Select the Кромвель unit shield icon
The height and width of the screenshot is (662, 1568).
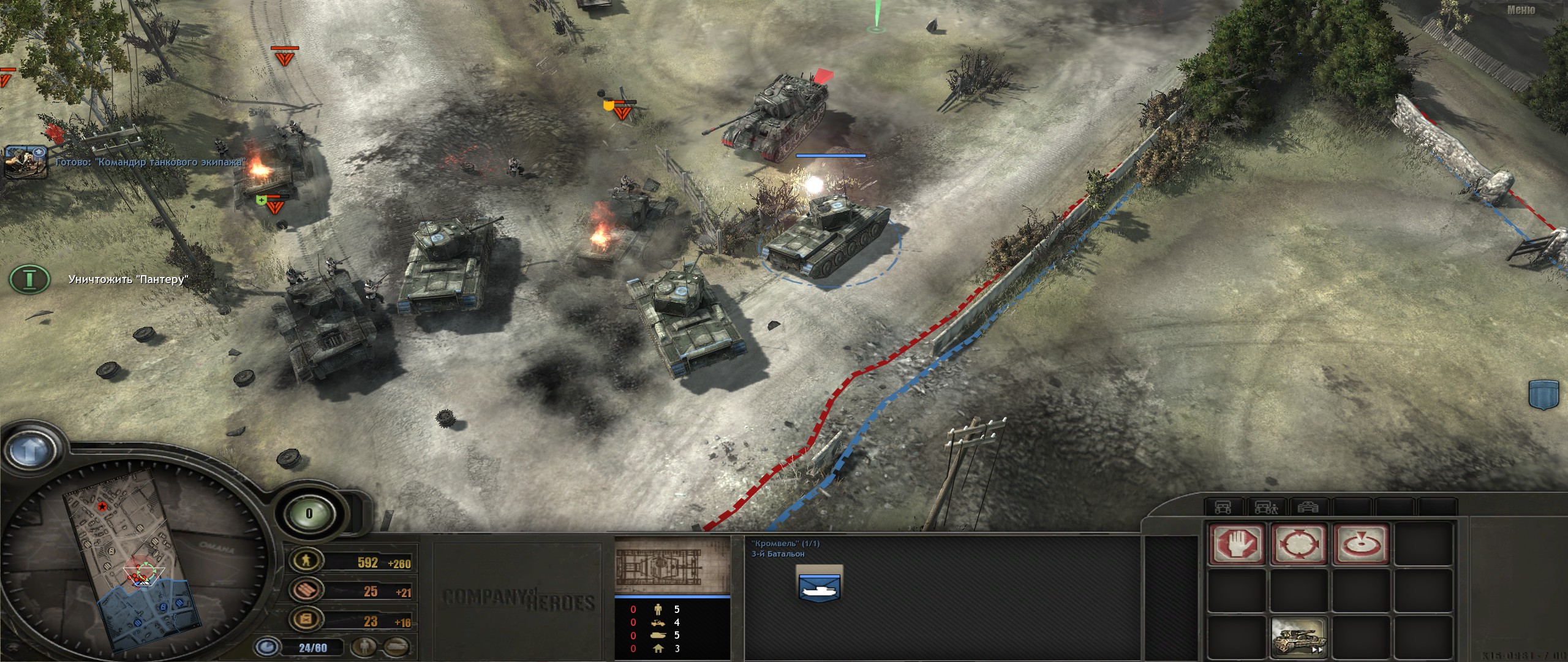[x=820, y=583]
